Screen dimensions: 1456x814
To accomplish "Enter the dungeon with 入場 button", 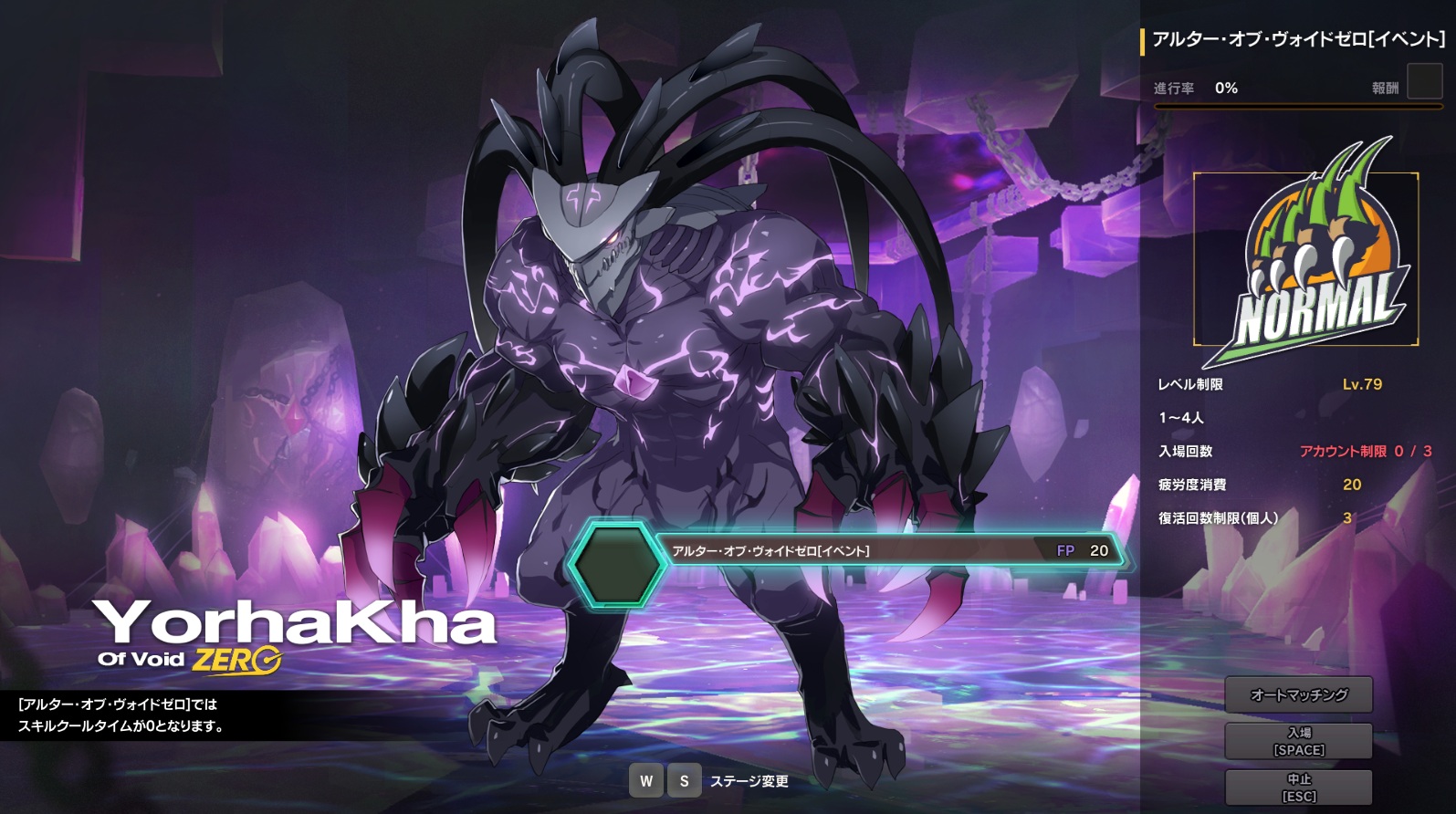I will [x=1298, y=741].
